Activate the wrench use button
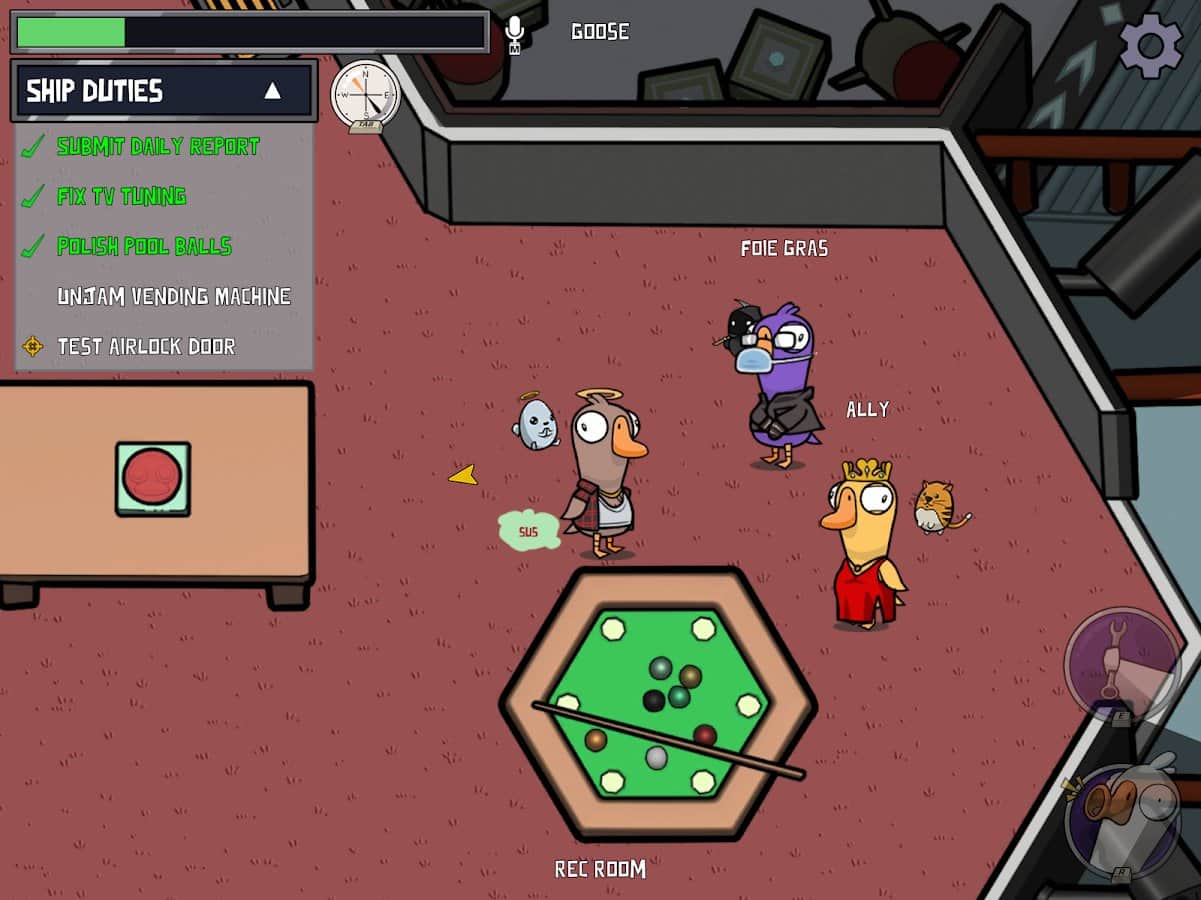 (1121, 662)
